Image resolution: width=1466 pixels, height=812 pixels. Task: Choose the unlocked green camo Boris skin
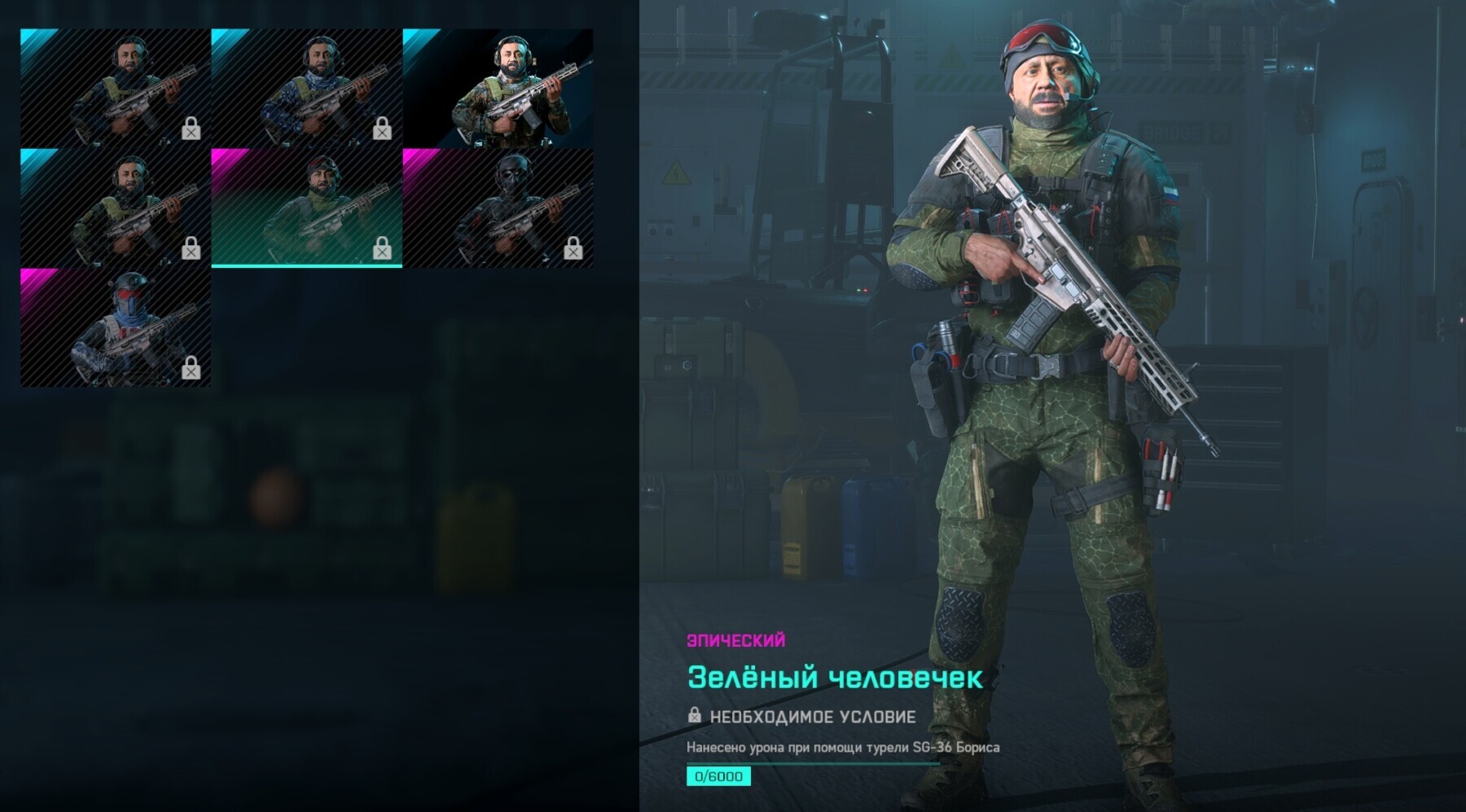(x=498, y=88)
